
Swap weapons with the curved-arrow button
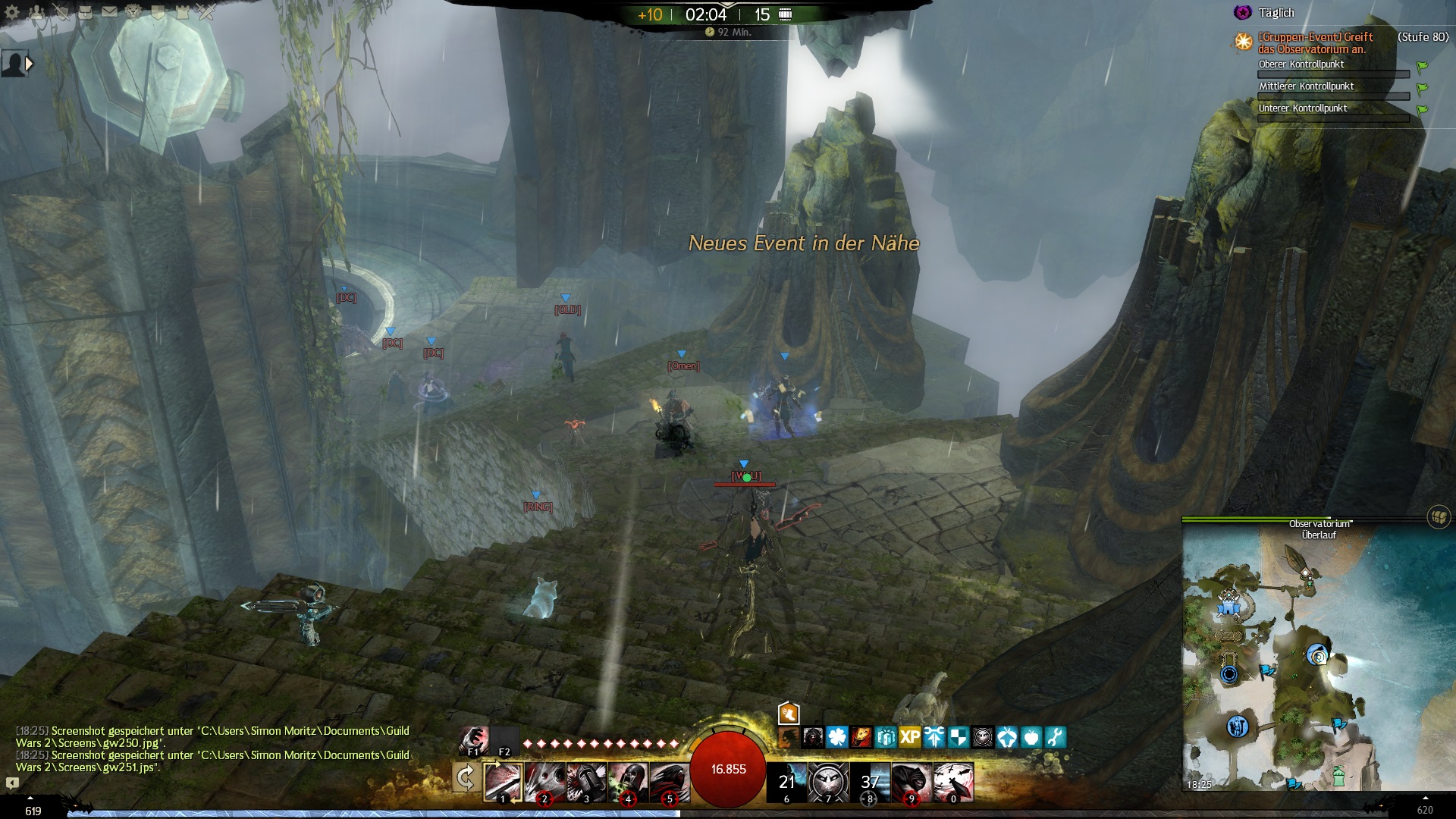[465, 778]
